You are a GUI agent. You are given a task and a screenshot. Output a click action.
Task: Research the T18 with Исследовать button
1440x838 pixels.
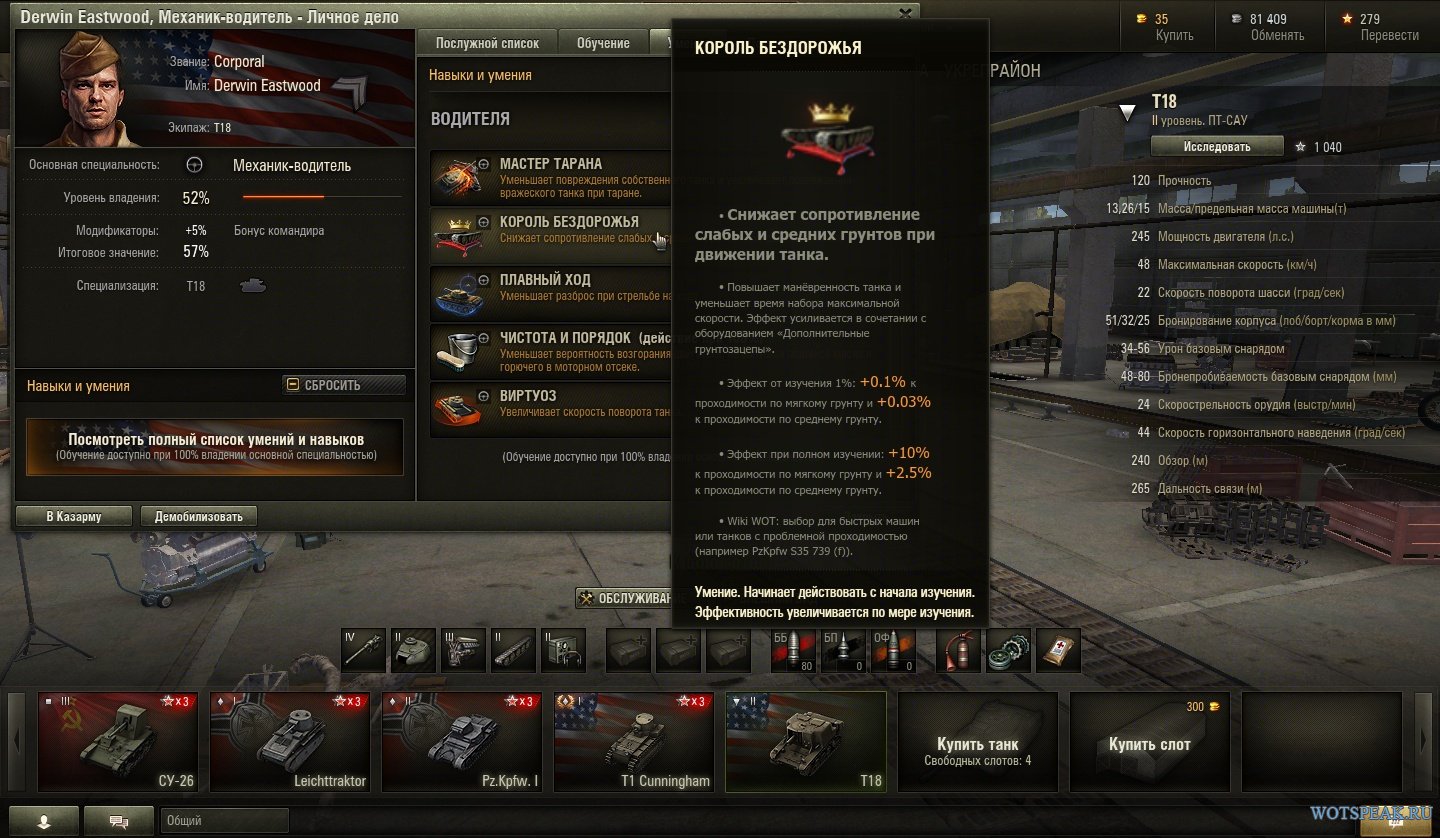(1216, 146)
